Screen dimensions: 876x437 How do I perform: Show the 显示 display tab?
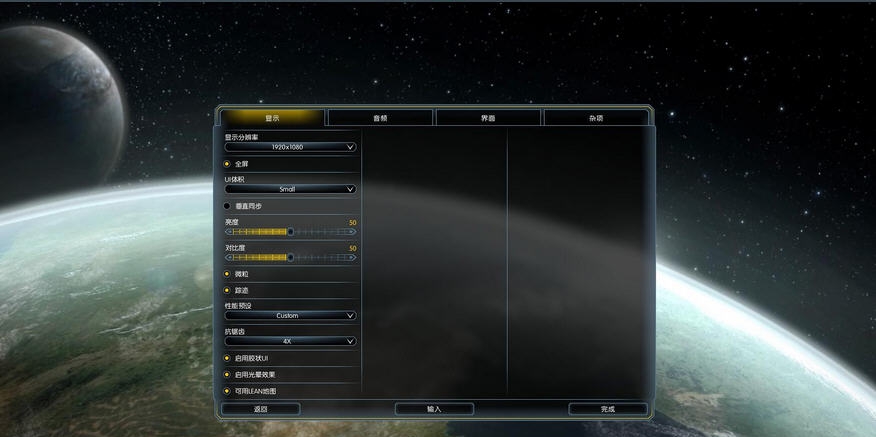pyautogui.click(x=272, y=118)
